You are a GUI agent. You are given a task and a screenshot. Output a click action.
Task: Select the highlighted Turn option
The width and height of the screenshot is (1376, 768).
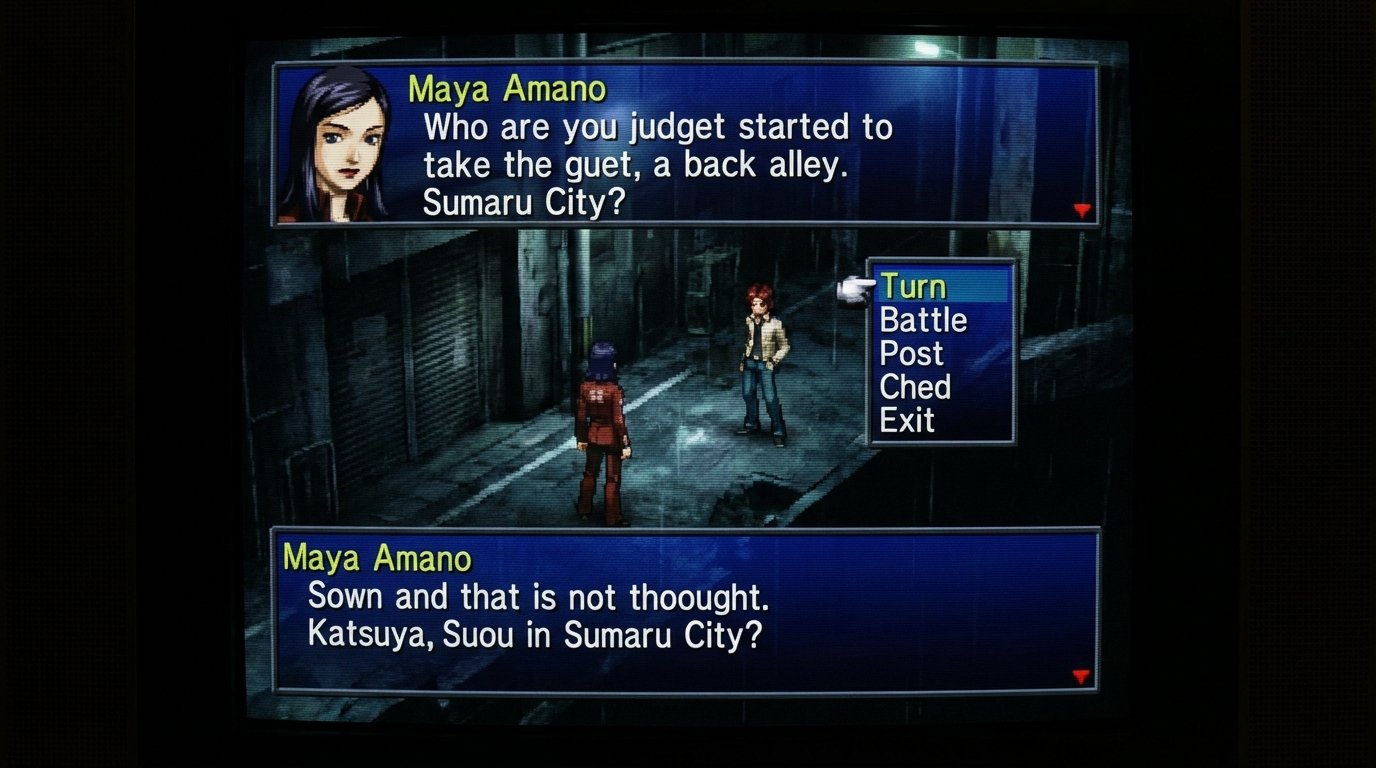pos(914,286)
